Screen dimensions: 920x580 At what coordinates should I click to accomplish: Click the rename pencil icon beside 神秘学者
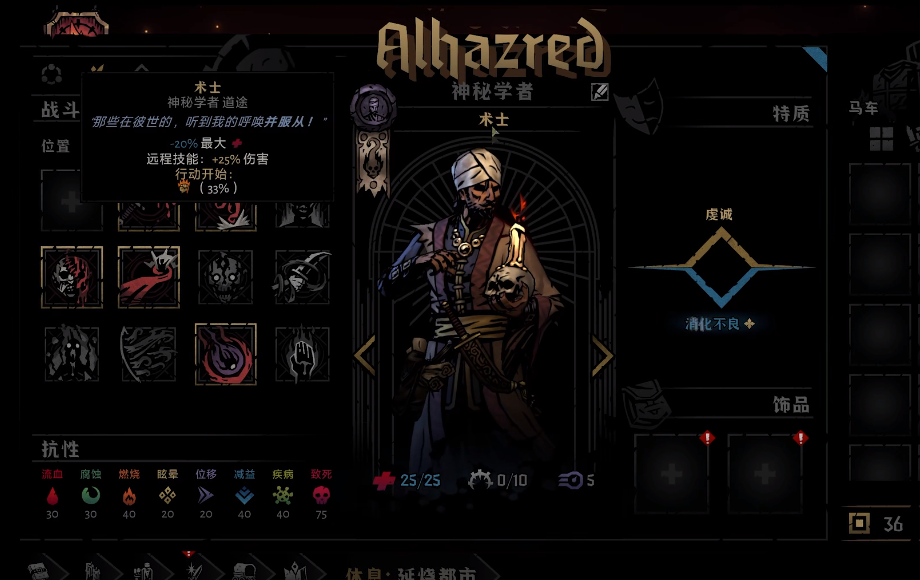(x=599, y=92)
